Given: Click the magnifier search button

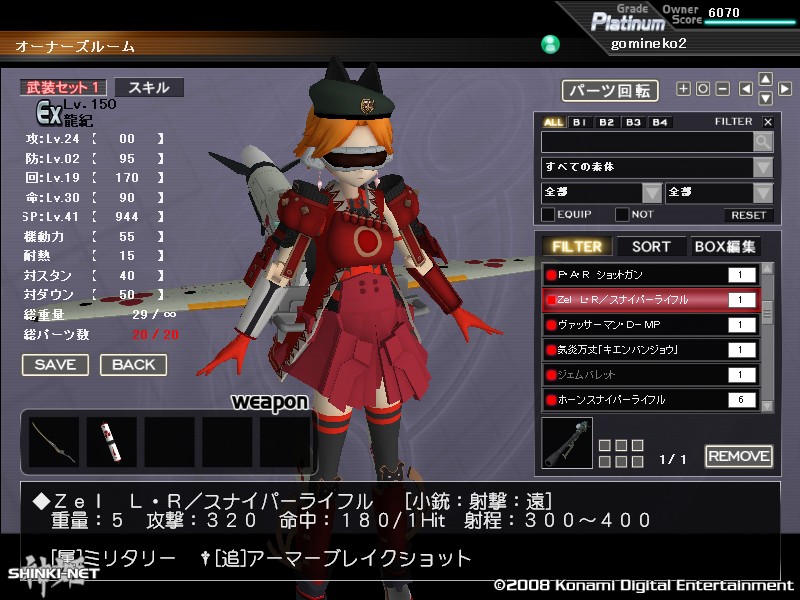Looking at the screenshot, I should point(763,143).
